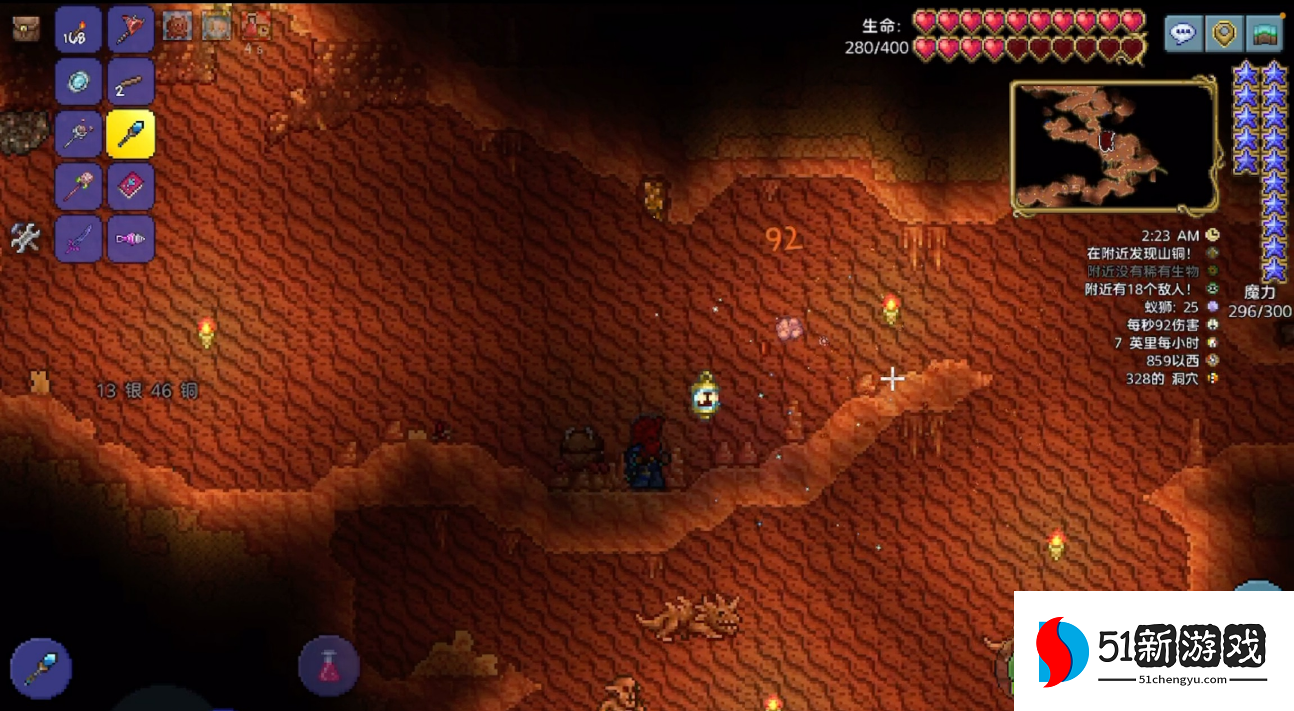Check the red potion buff icon
This screenshot has width=1294, height=711.
pyautogui.click(x=255, y=26)
